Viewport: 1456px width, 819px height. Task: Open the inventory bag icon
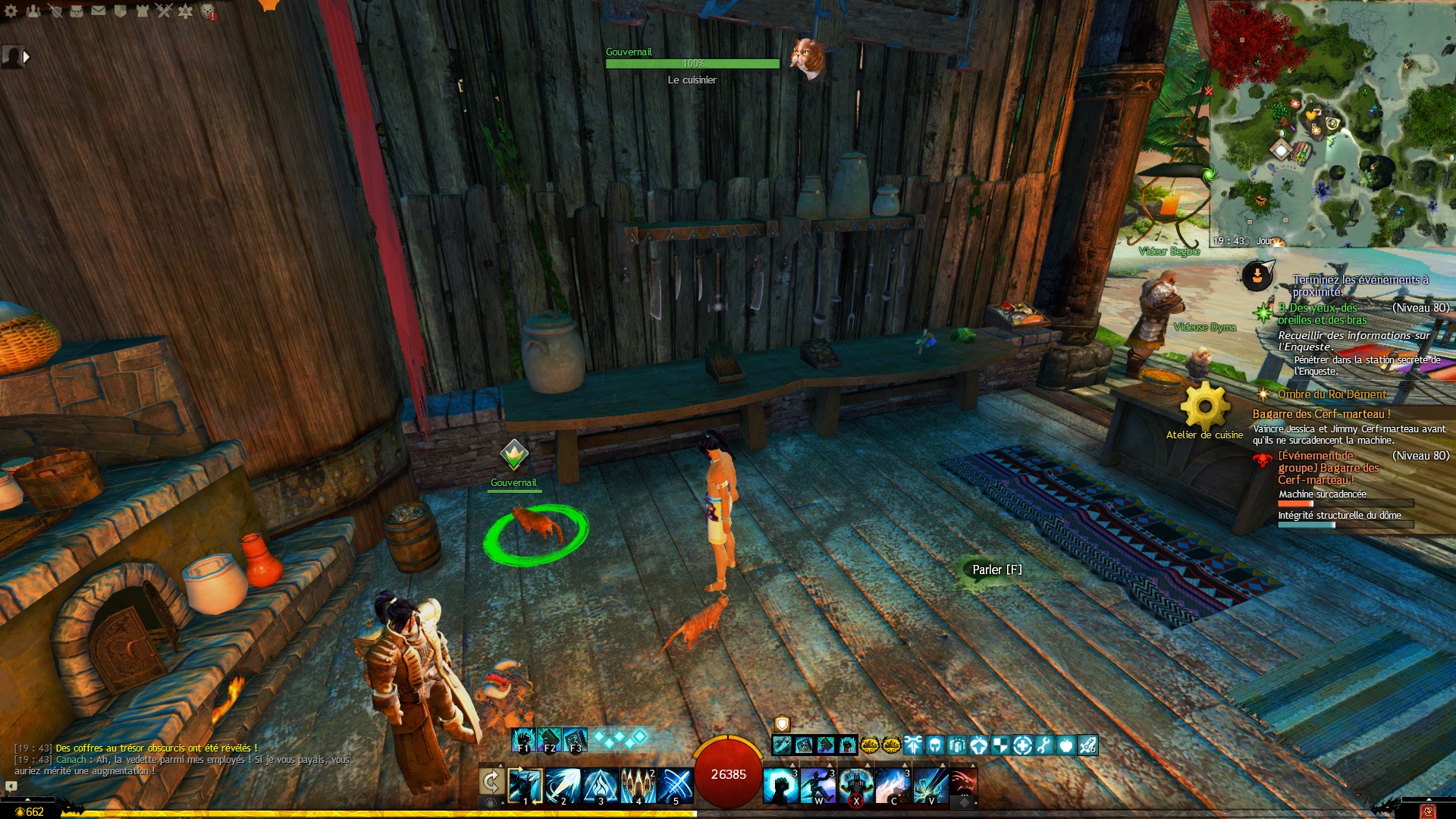77,11
